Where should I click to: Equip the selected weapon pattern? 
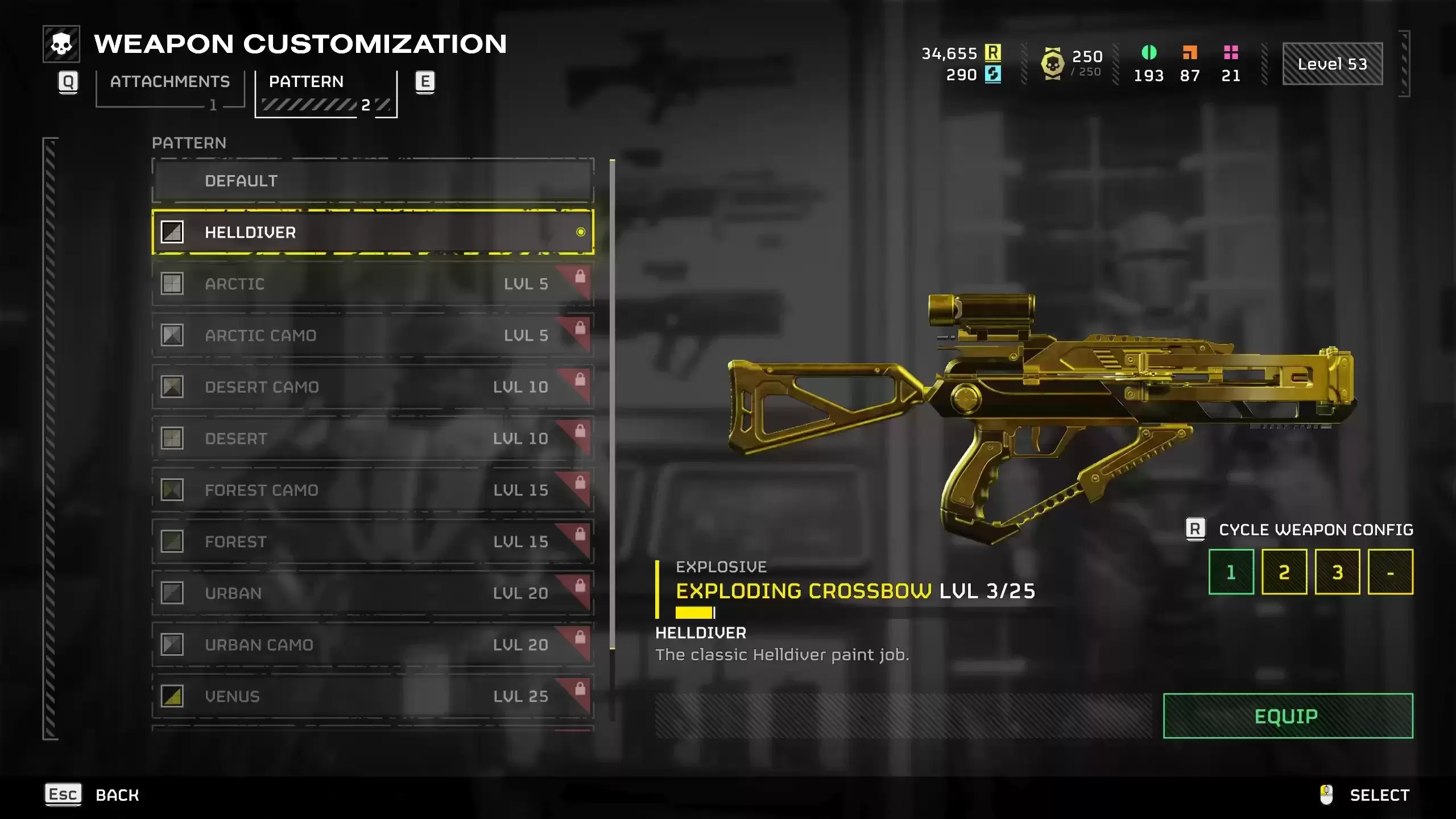point(1288,716)
